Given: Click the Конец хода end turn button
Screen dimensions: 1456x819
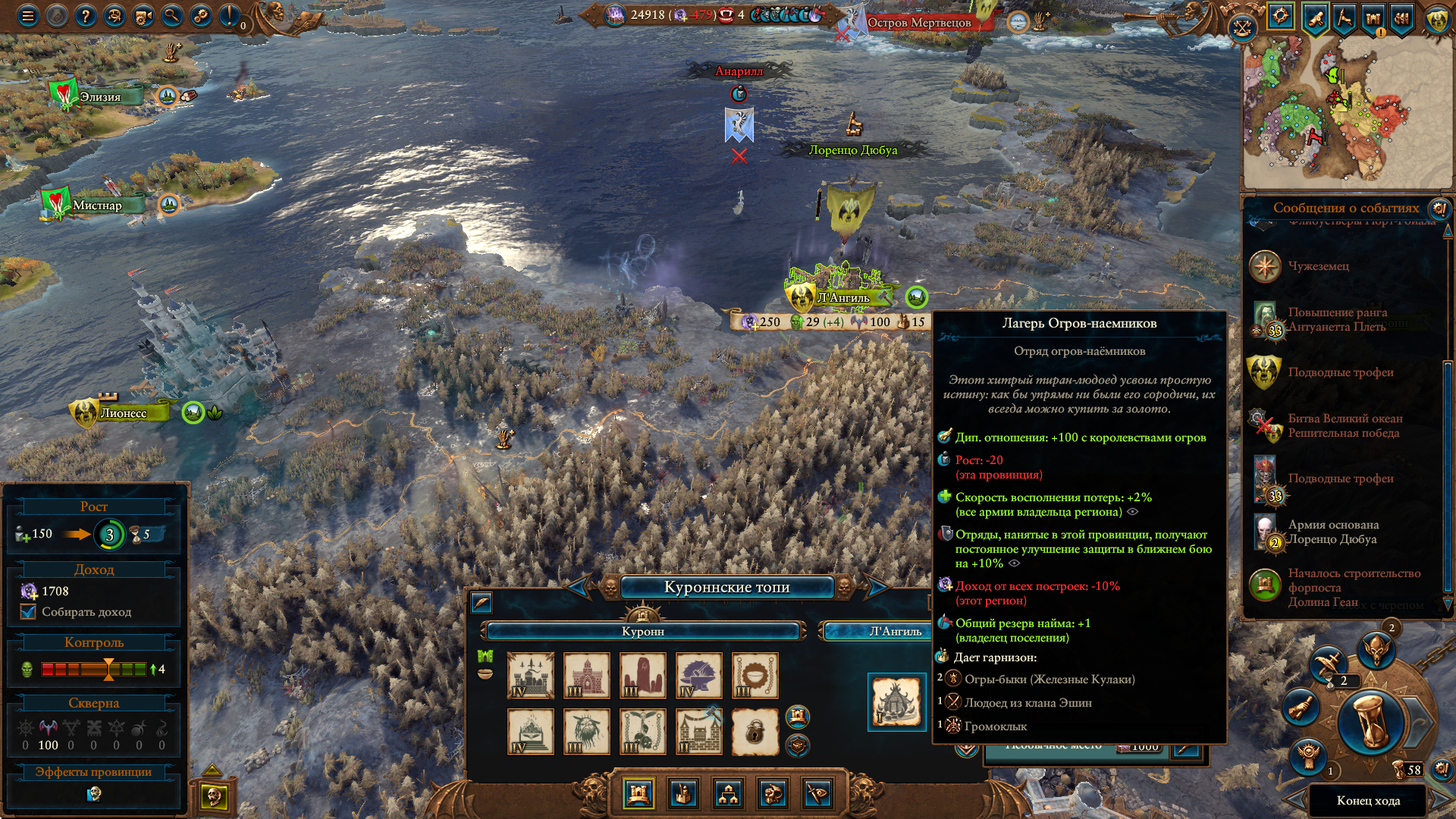Looking at the screenshot, I should [1368, 801].
